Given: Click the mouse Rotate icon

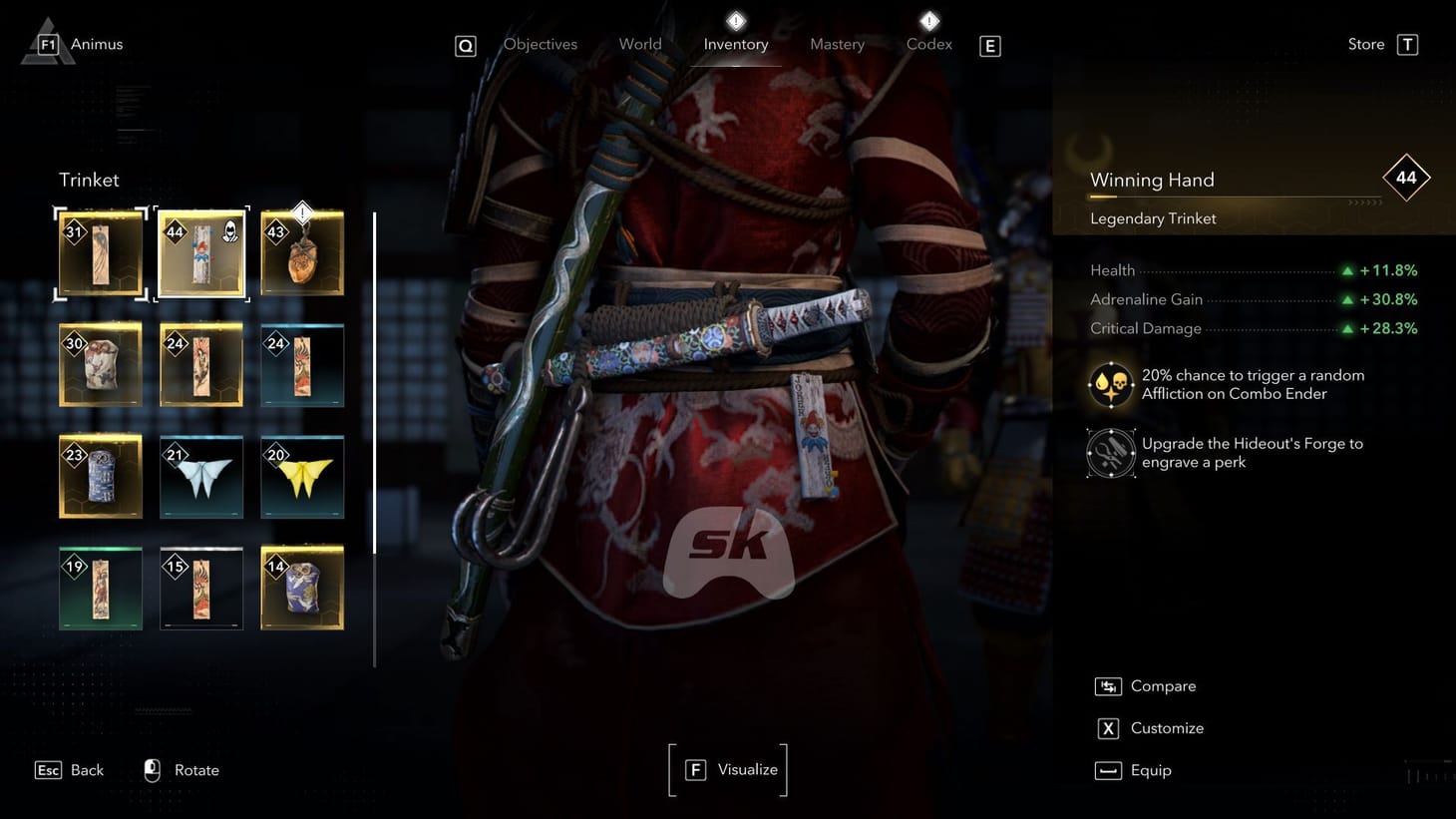Looking at the screenshot, I should (152, 769).
